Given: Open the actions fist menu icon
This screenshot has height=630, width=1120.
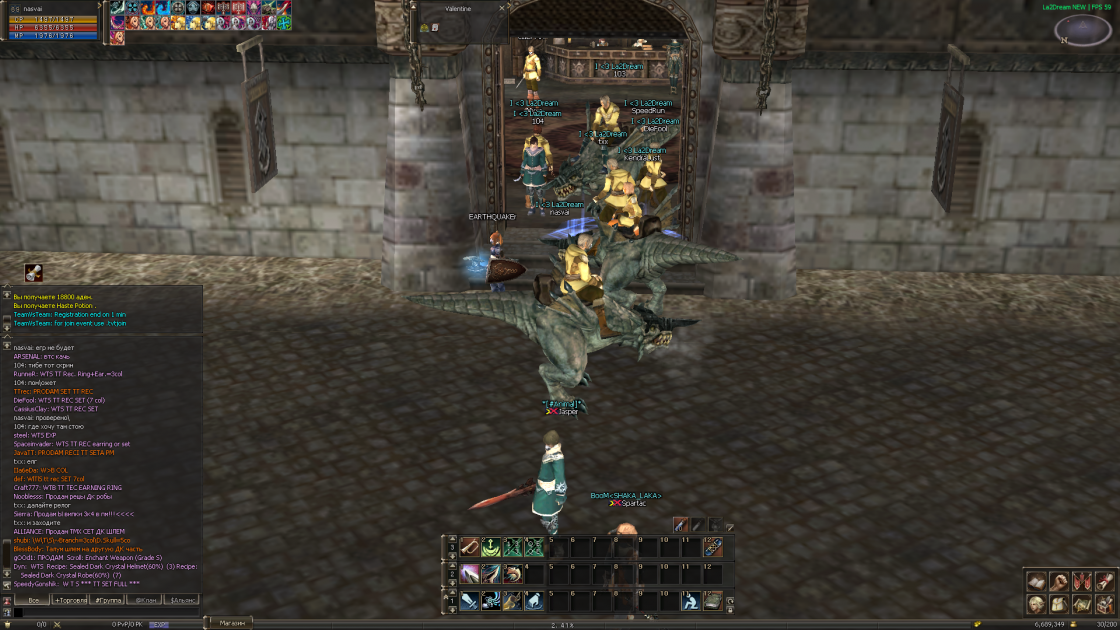Looking at the screenshot, I should pyautogui.click(x=1059, y=581).
